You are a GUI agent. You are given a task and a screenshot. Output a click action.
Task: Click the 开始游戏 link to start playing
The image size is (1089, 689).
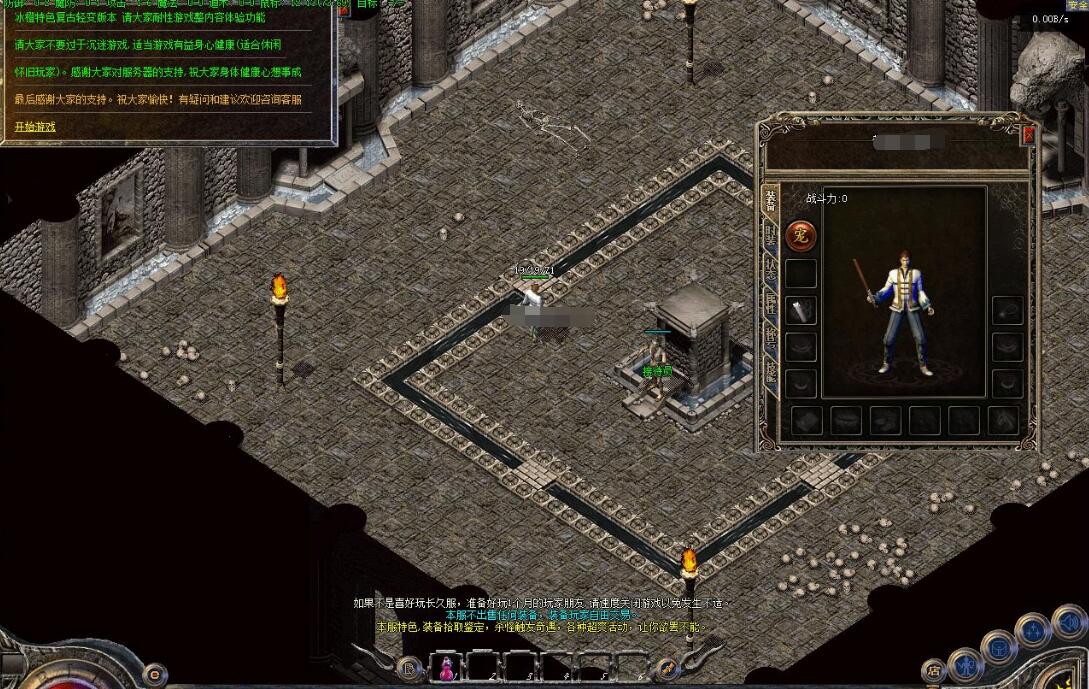(x=35, y=127)
